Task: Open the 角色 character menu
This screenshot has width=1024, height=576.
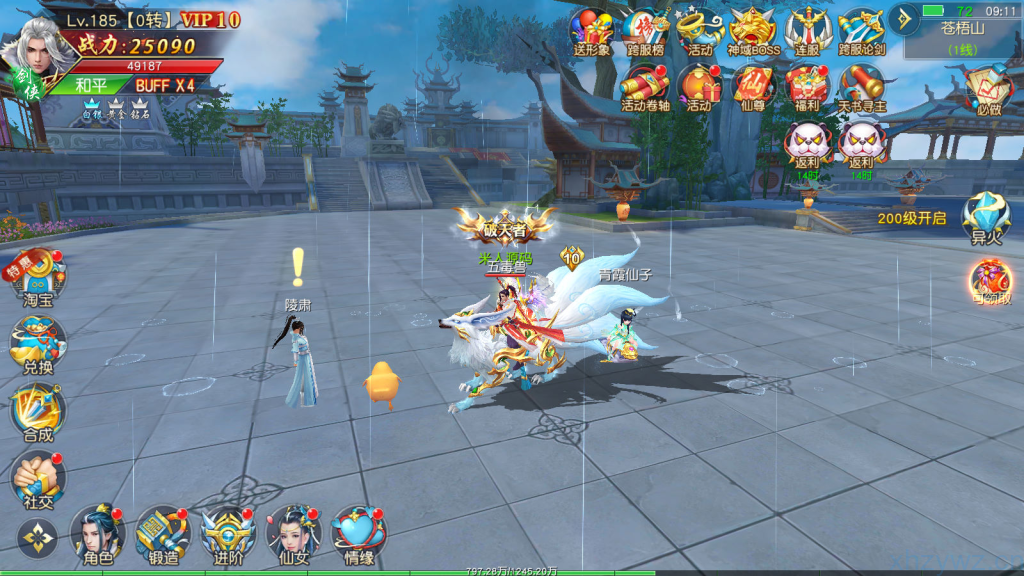Action: pyautogui.click(x=98, y=533)
